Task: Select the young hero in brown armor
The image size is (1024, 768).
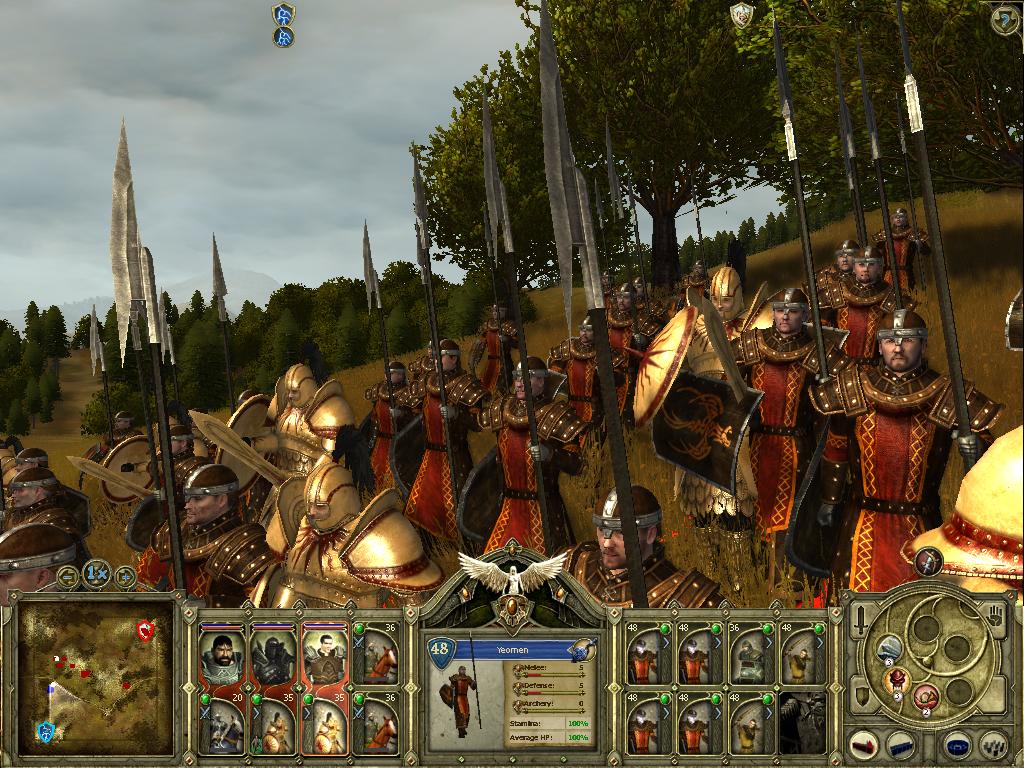Action: click(323, 655)
